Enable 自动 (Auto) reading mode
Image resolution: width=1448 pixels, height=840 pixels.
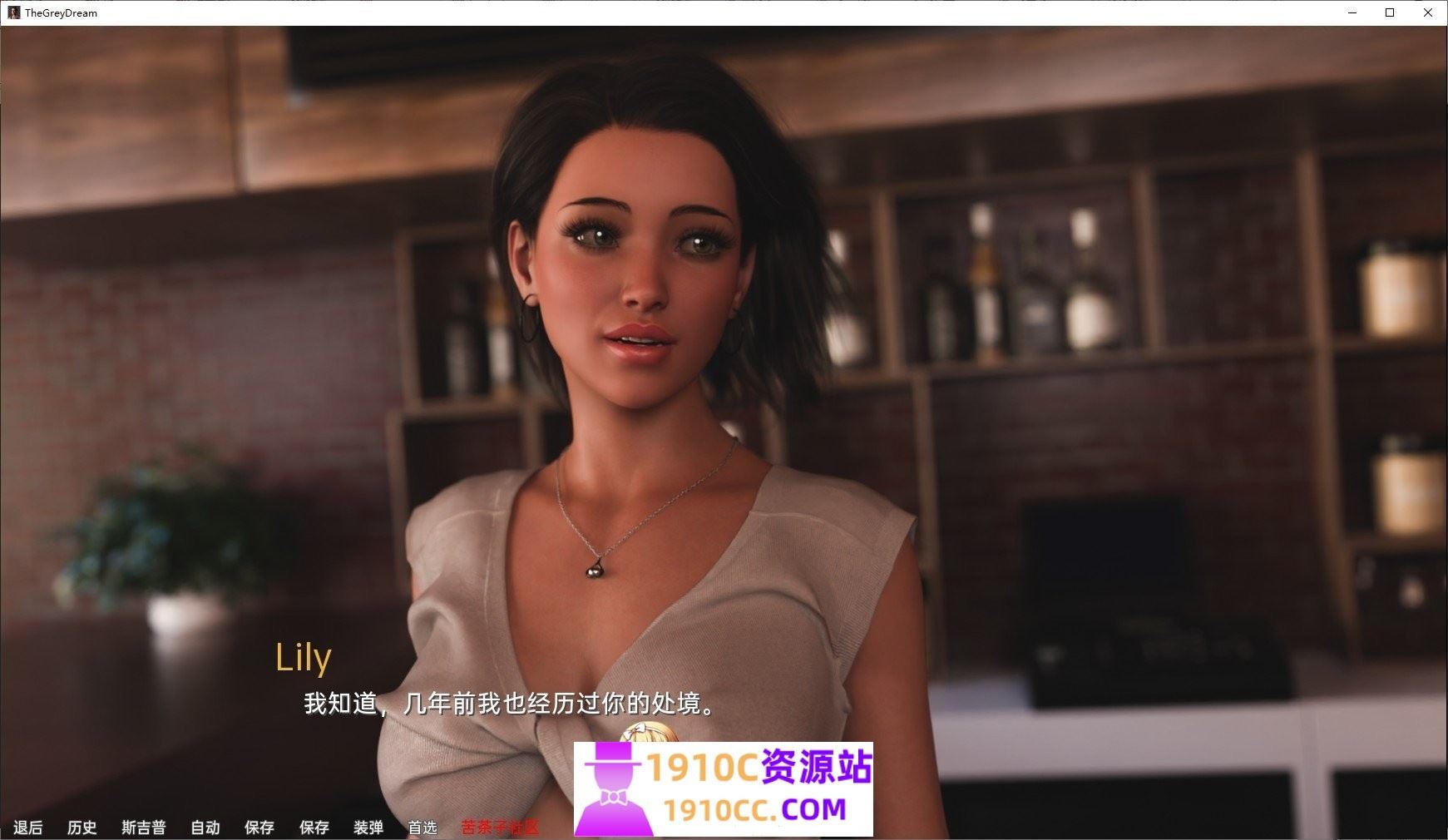205,828
